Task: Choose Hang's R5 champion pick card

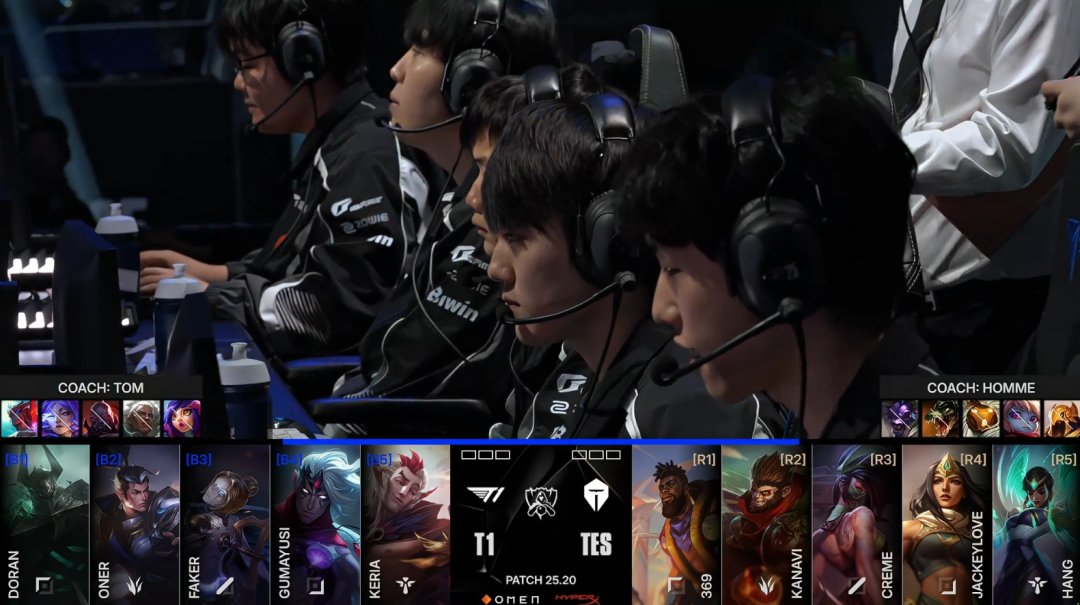Action: tap(1036, 520)
